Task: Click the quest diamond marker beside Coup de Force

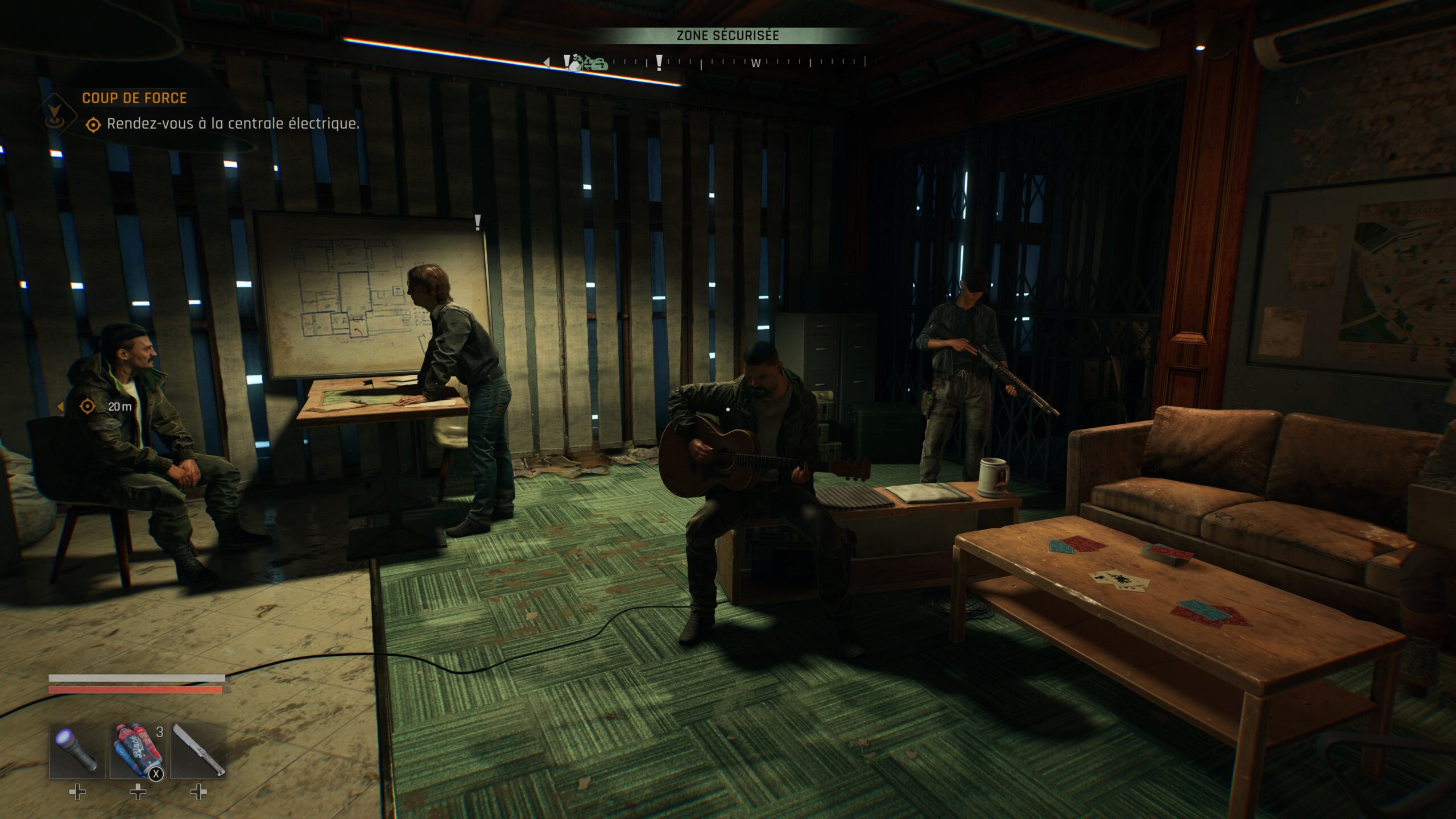Action: 54,115
